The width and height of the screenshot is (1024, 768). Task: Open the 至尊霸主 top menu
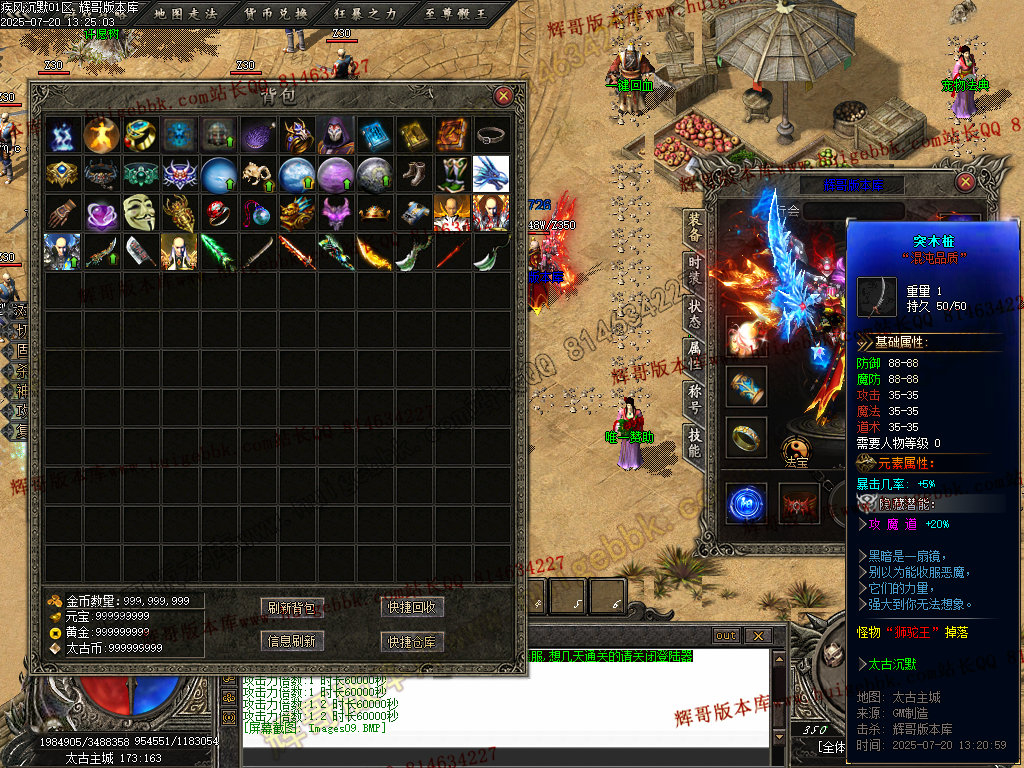point(454,13)
